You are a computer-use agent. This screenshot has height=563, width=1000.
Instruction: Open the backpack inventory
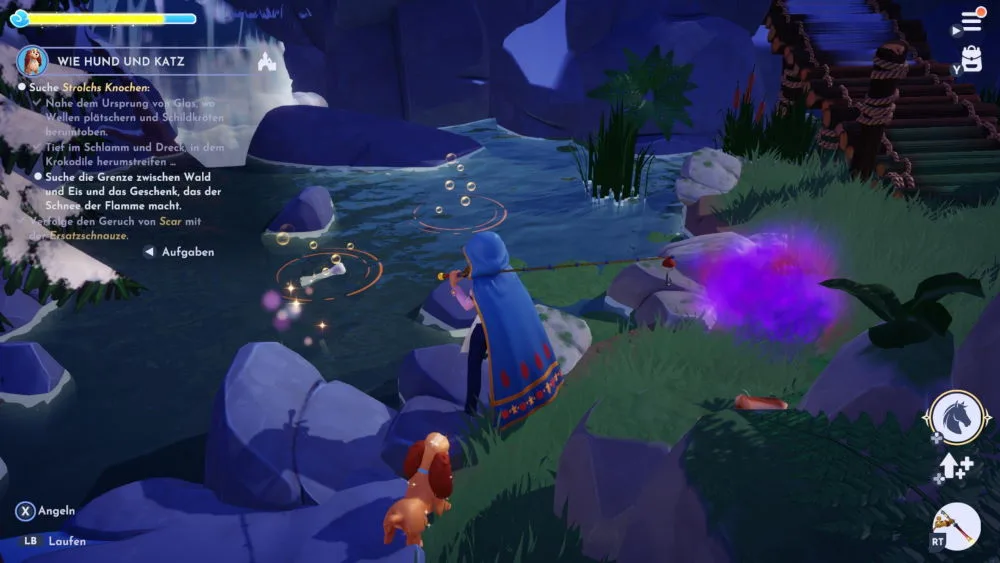(x=972, y=58)
